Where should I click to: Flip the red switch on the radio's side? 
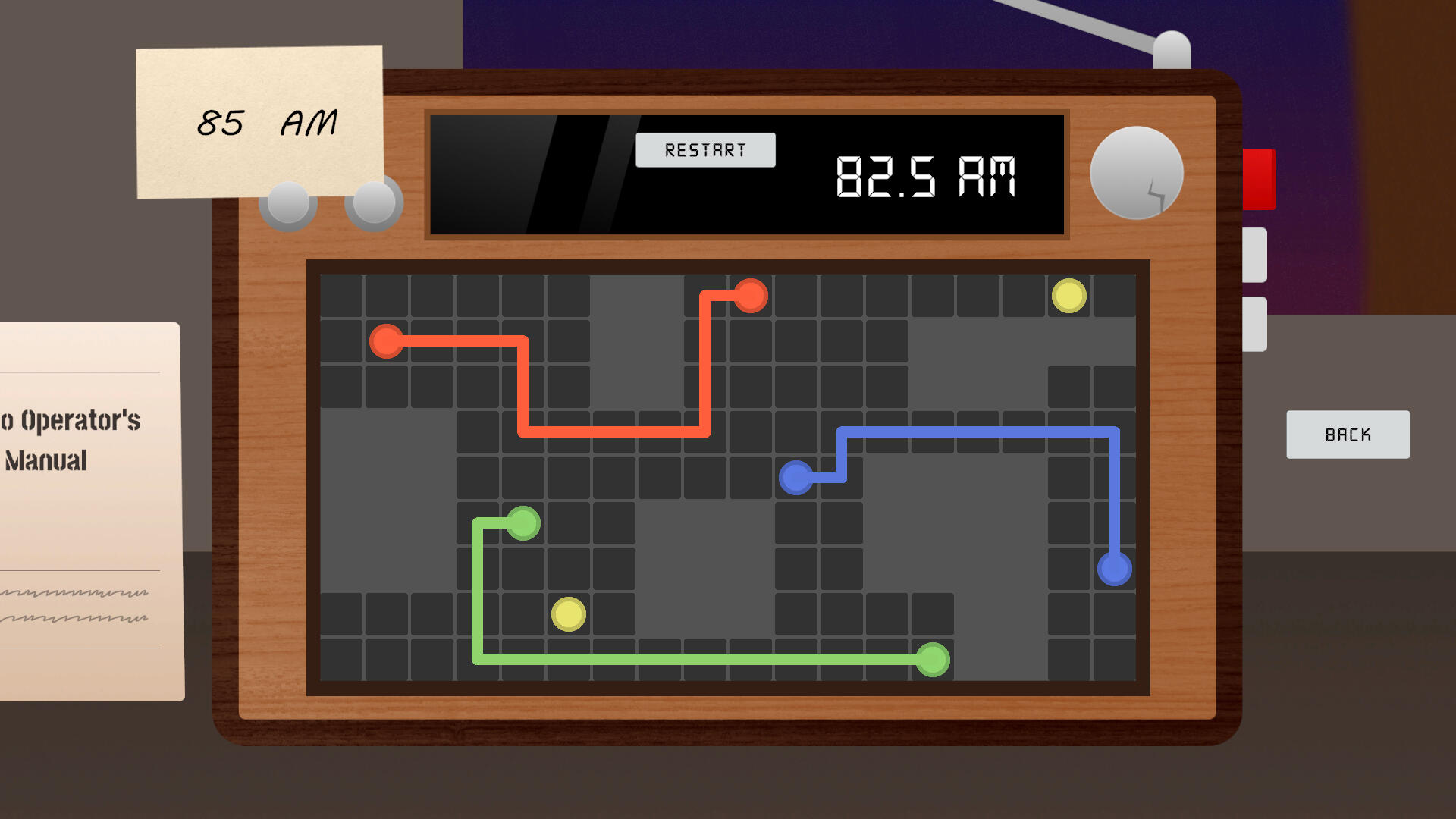(x=1259, y=178)
